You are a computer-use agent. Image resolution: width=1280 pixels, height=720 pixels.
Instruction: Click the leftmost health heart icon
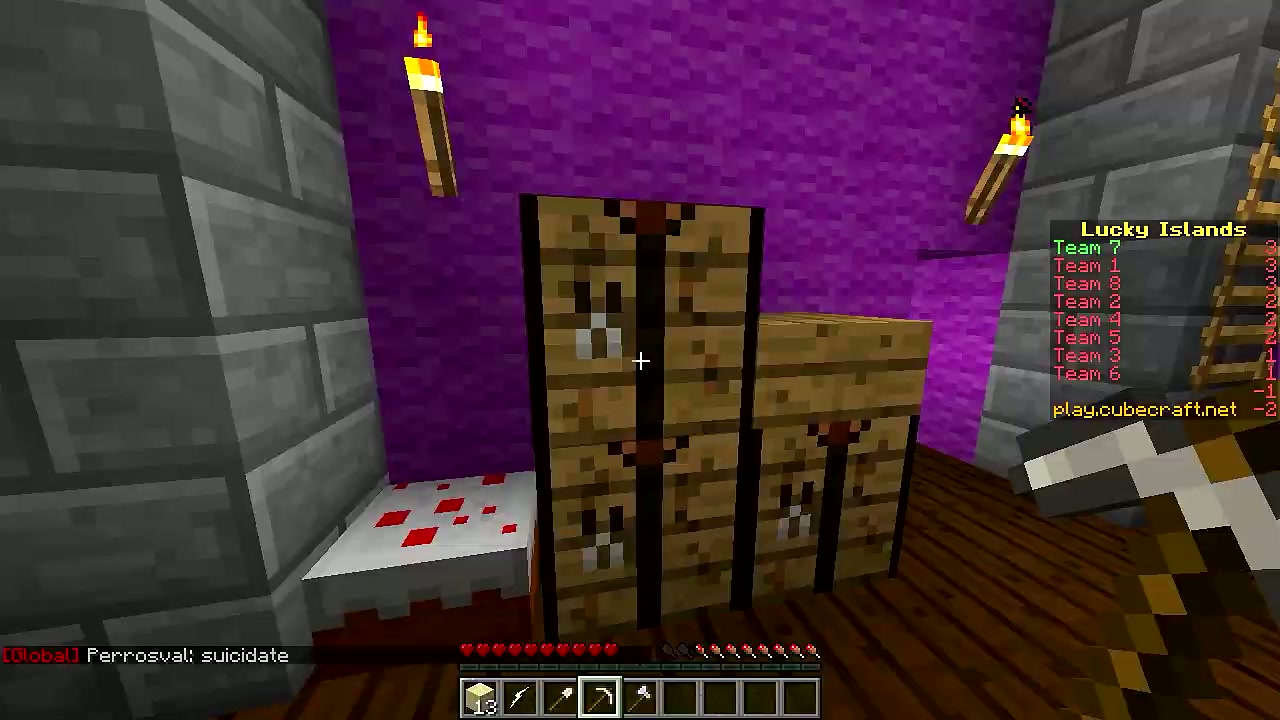[466, 650]
